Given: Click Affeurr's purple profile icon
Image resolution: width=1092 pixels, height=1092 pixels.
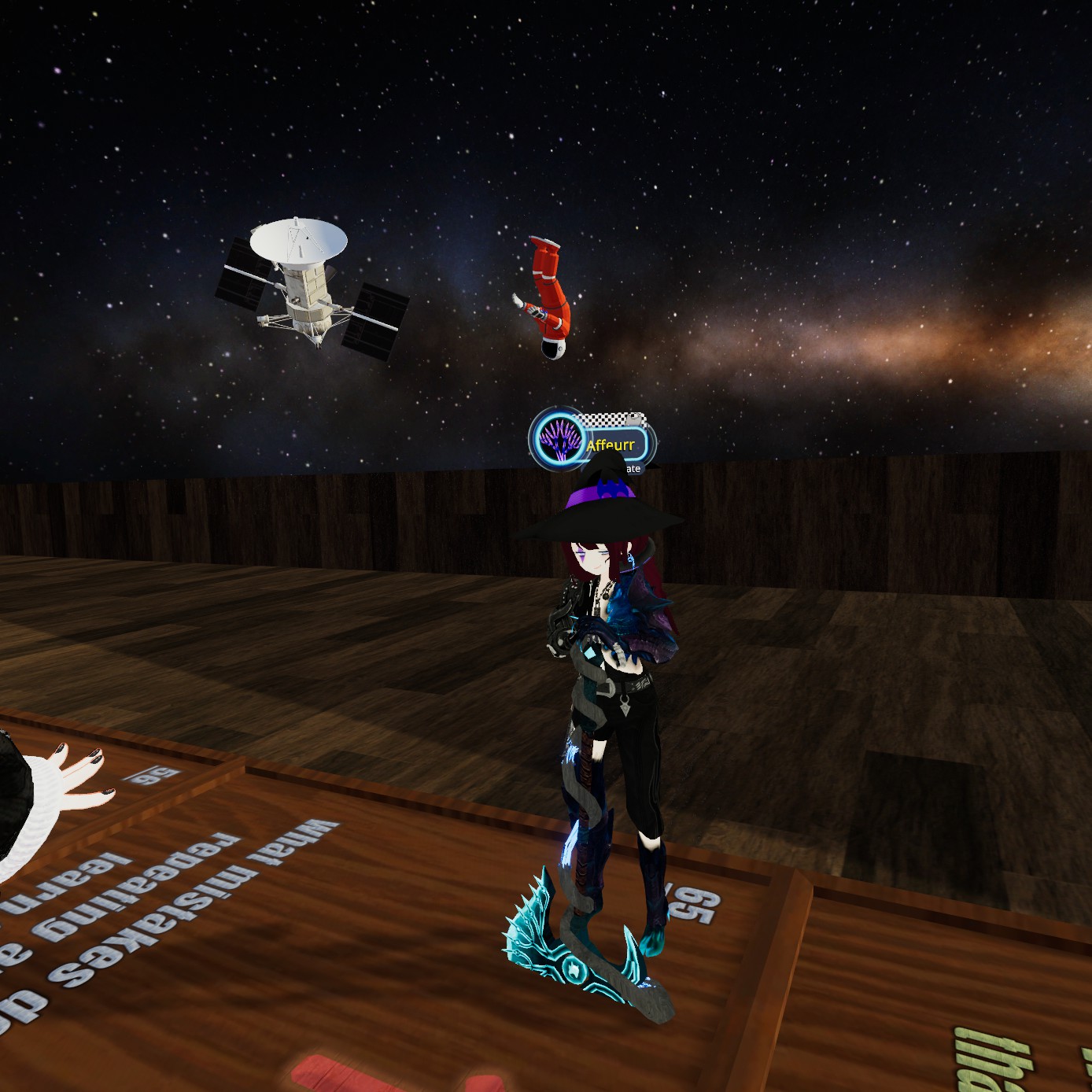Looking at the screenshot, I should pyautogui.click(x=558, y=438).
